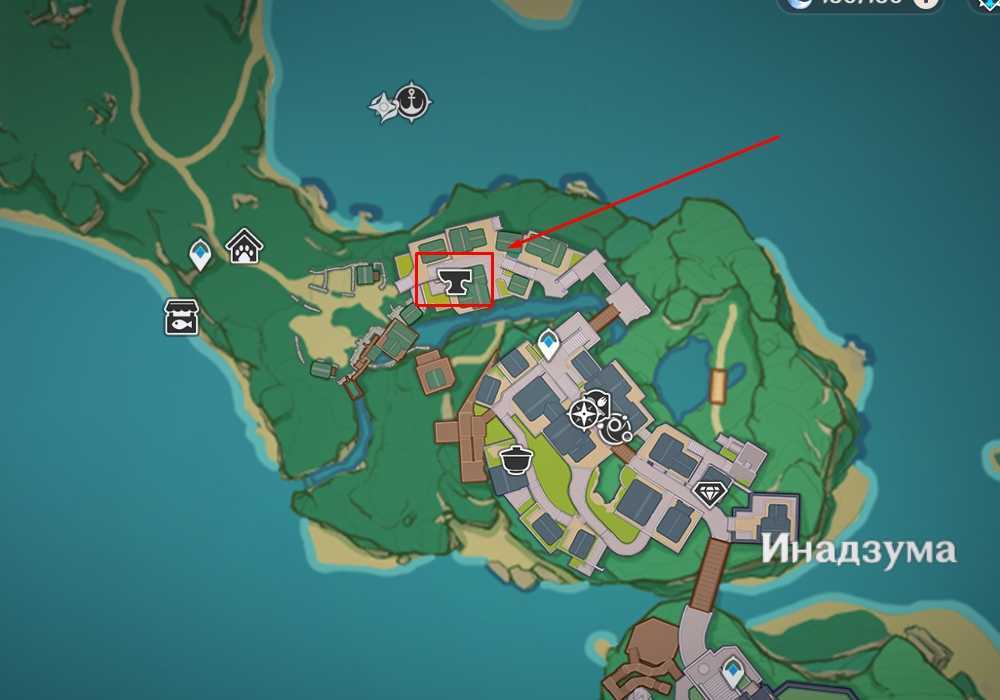Choose the teleport waypoint beside the kennel icon
1000x700 pixels.
pyautogui.click(x=200, y=254)
